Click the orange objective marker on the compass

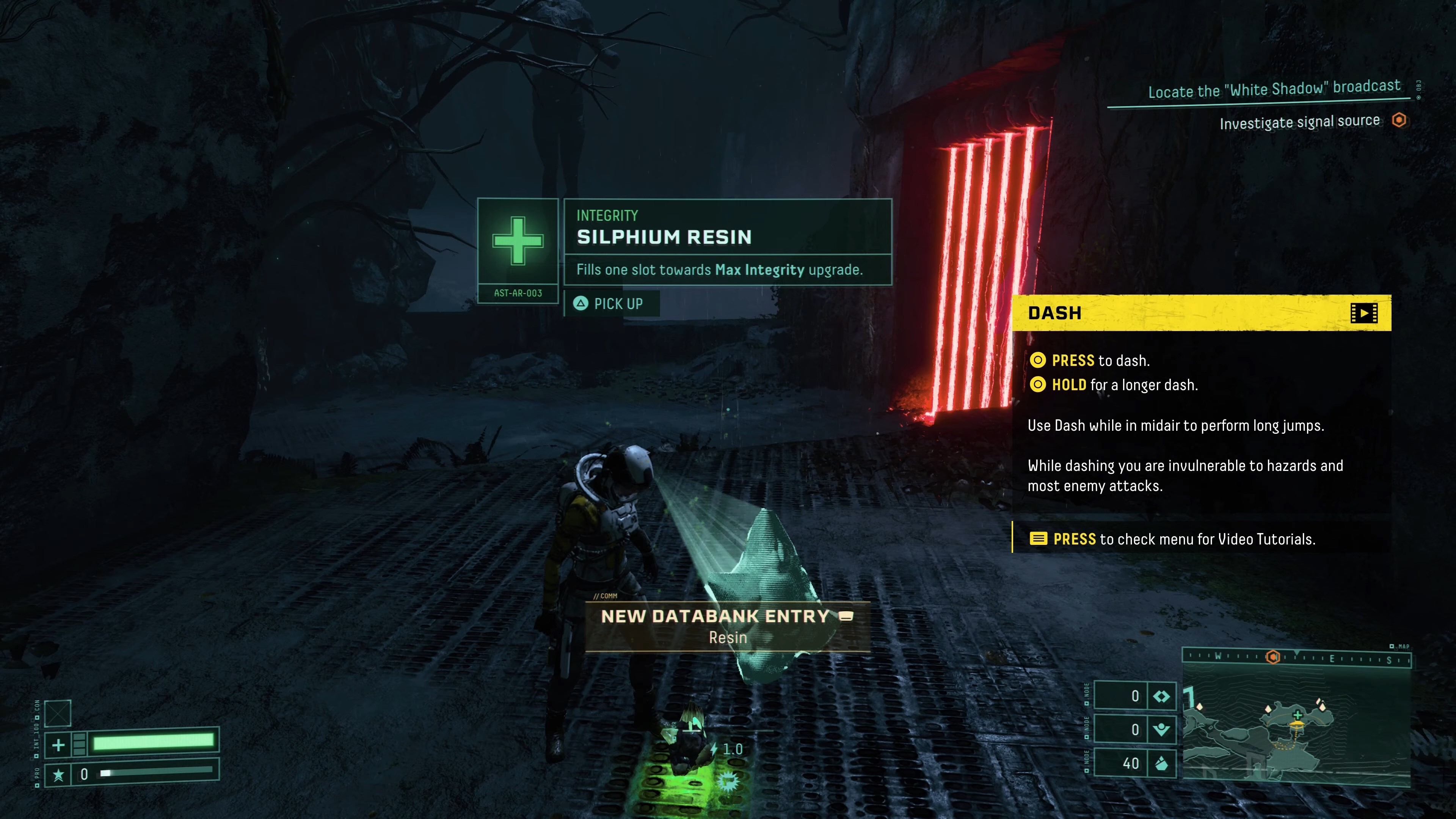point(1273,657)
